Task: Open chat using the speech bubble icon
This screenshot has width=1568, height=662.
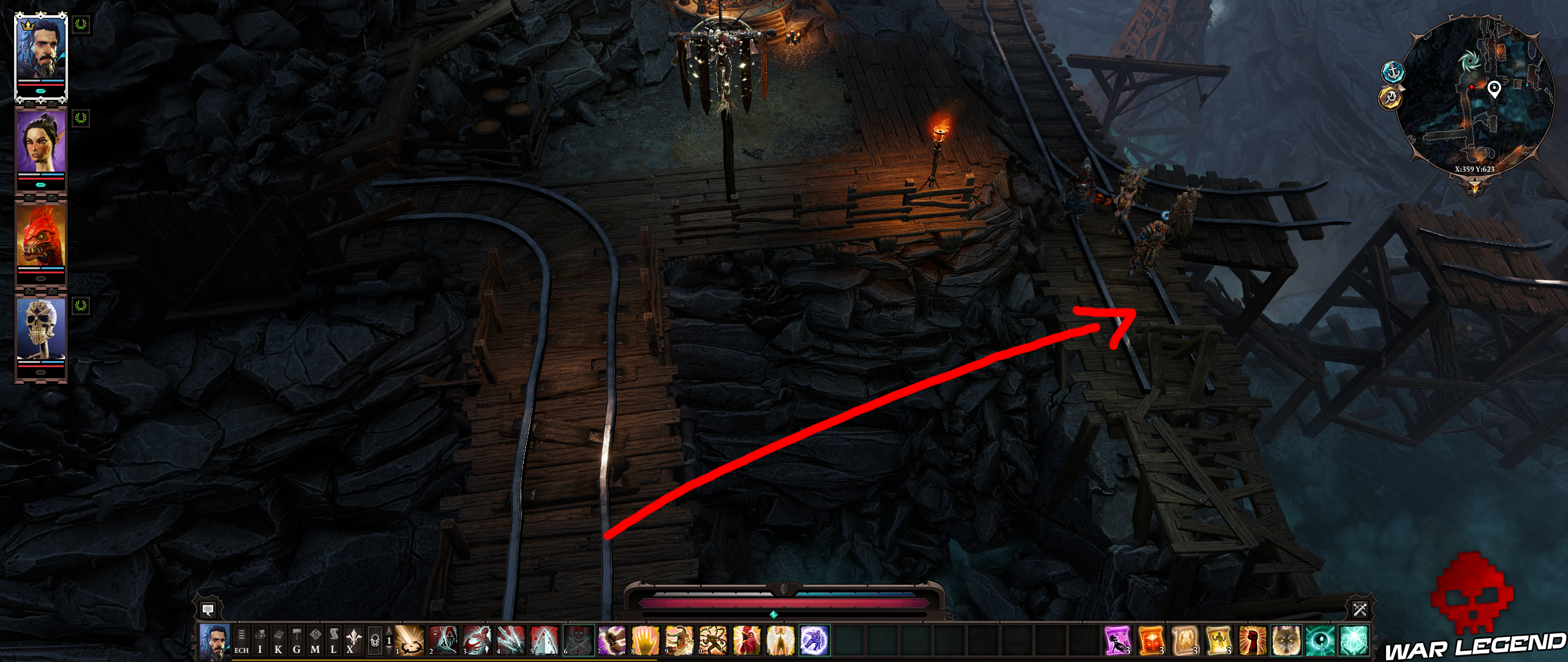Action: pos(209,611)
